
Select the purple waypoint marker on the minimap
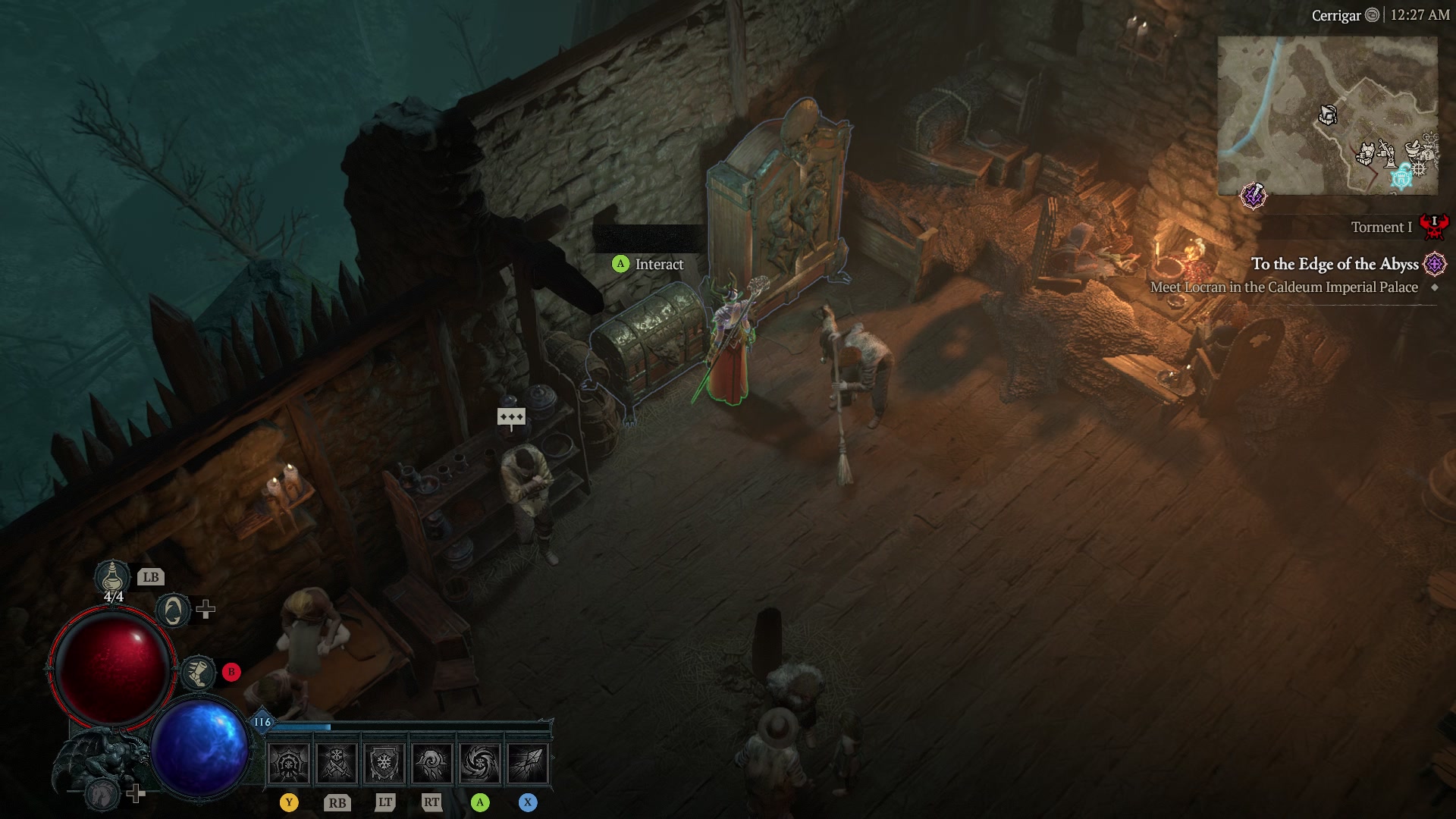click(x=1255, y=196)
